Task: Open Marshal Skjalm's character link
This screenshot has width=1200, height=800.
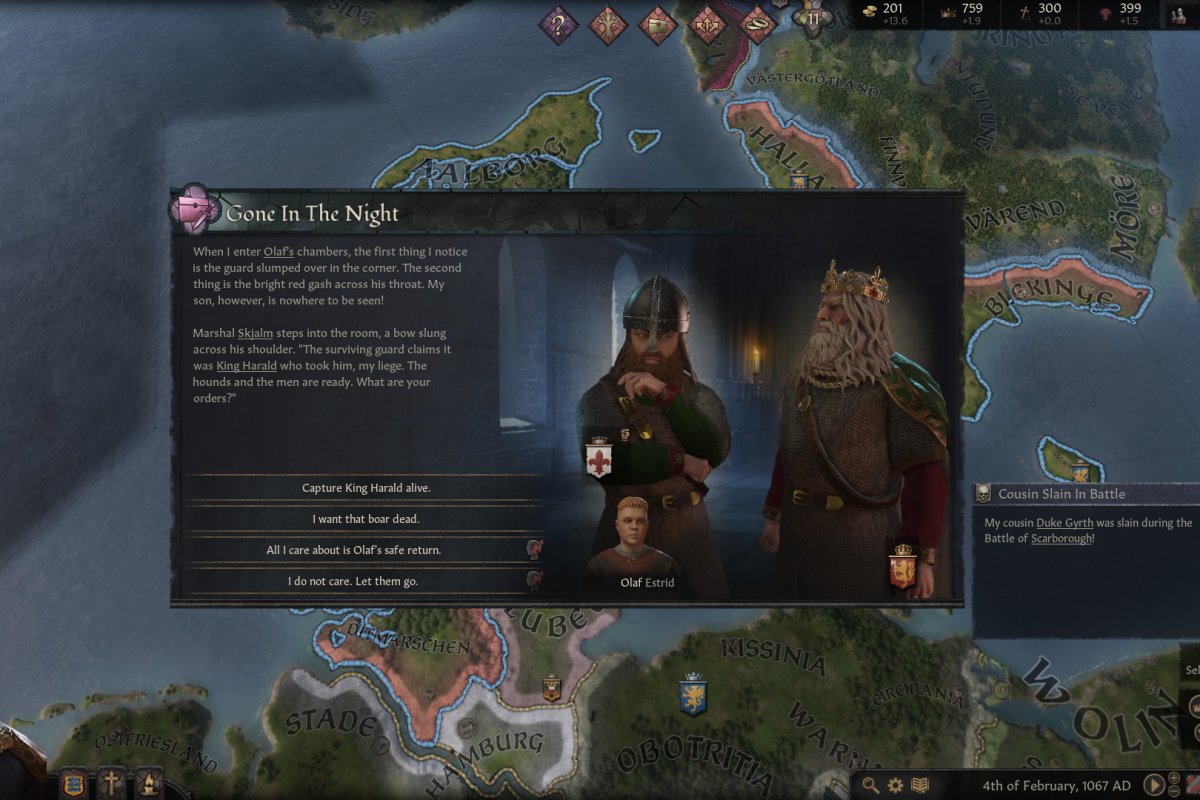Action: [x=254, y=332]
